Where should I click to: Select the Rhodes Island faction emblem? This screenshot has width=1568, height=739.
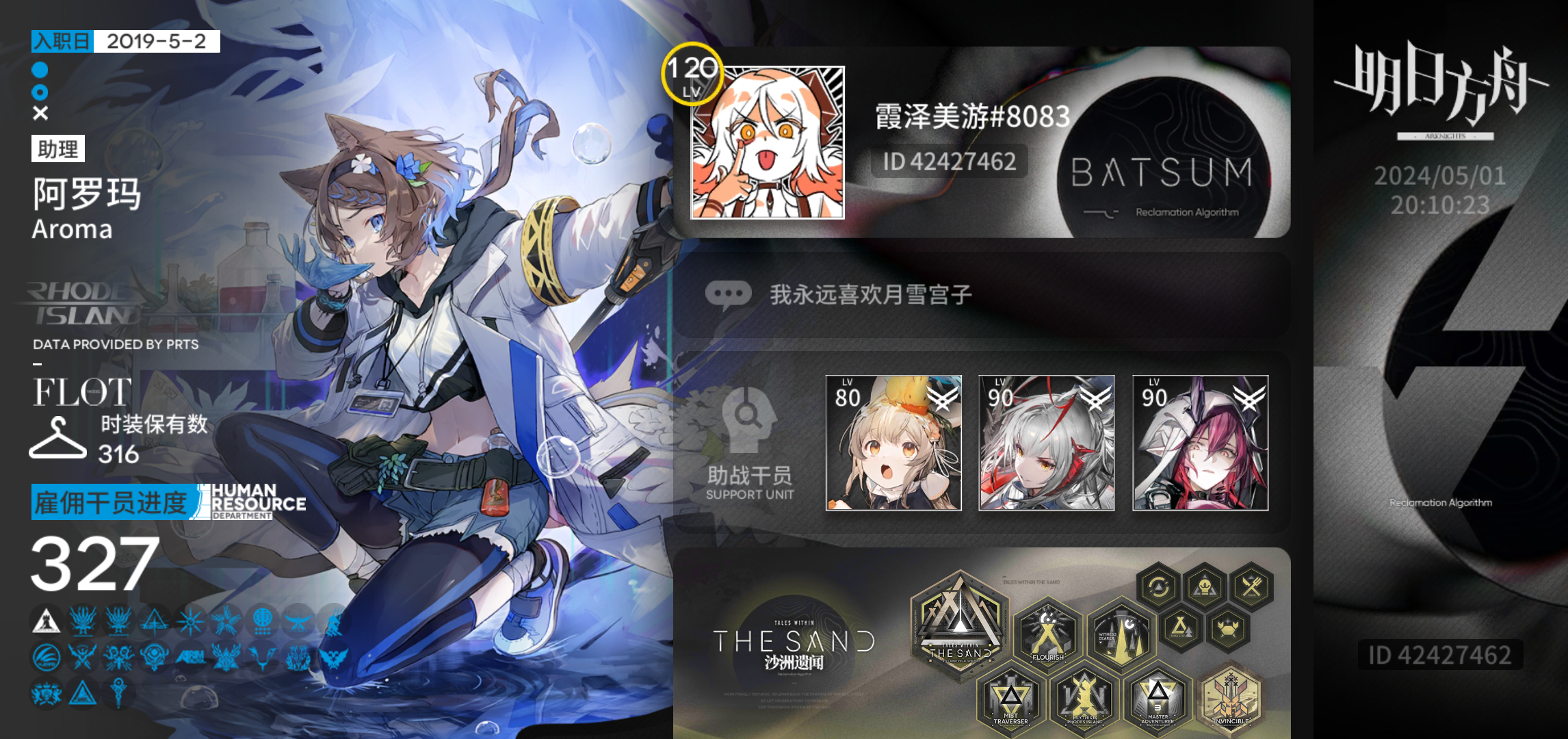point(45,620)
